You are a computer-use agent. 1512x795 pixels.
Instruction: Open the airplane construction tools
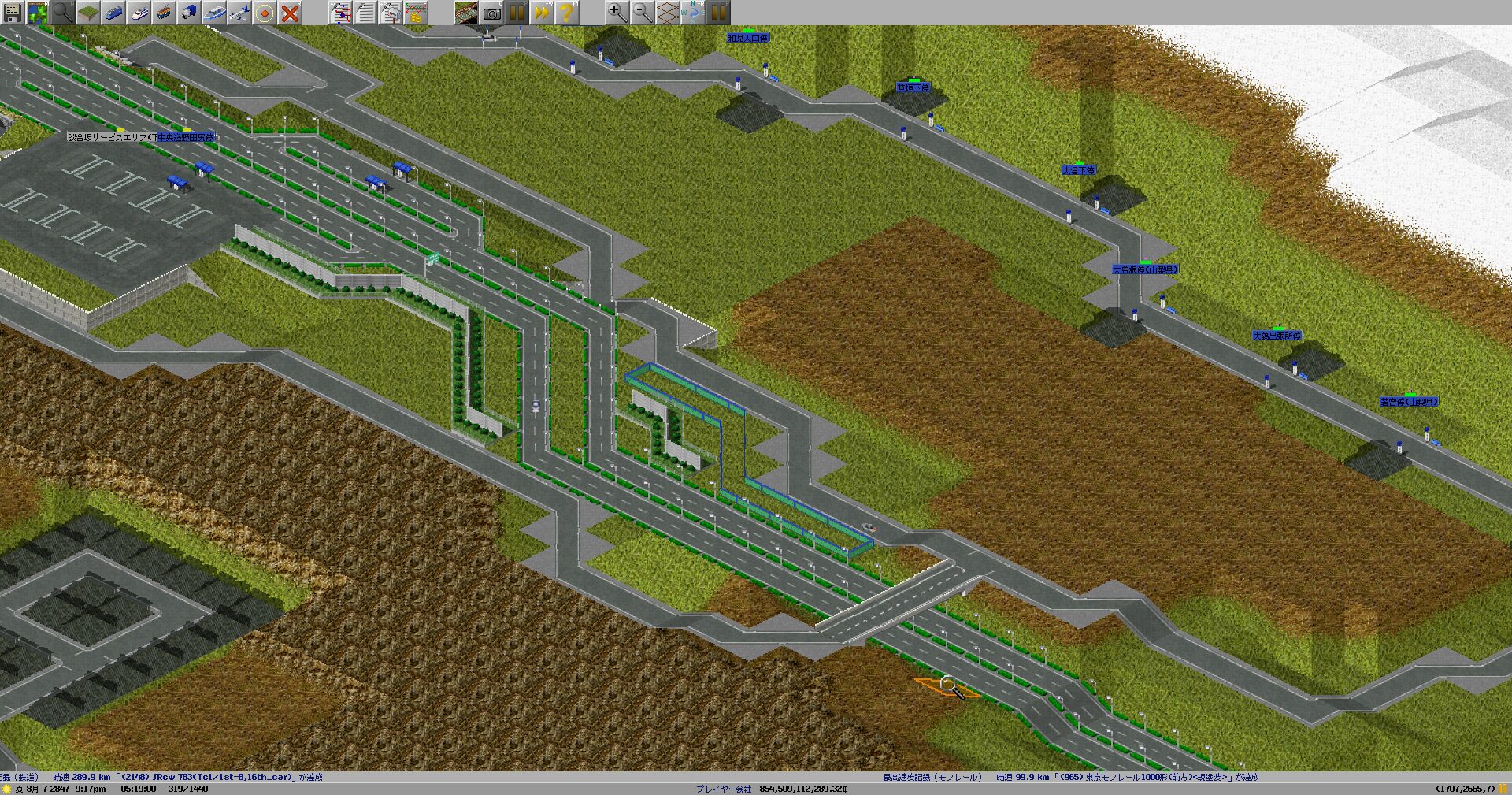coord(239,13)
